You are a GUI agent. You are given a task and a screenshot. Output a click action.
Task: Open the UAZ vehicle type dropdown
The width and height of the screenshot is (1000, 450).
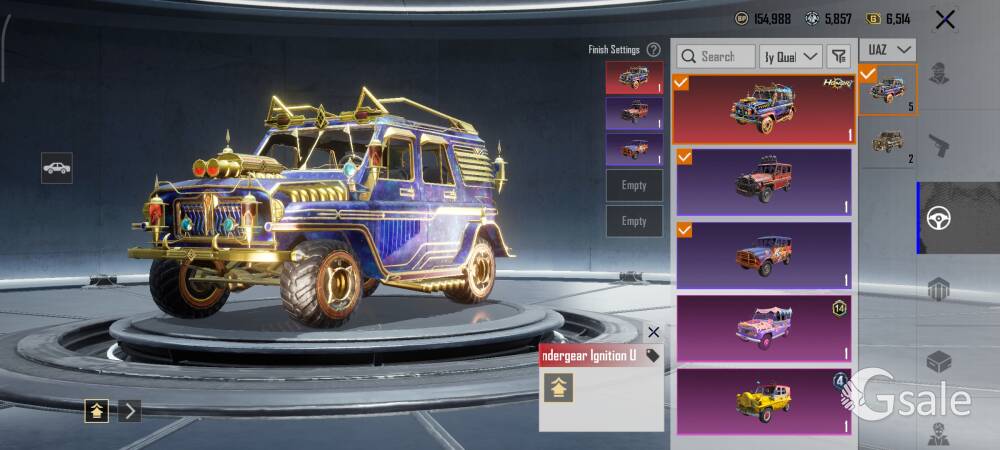click(x=890, y=50)
